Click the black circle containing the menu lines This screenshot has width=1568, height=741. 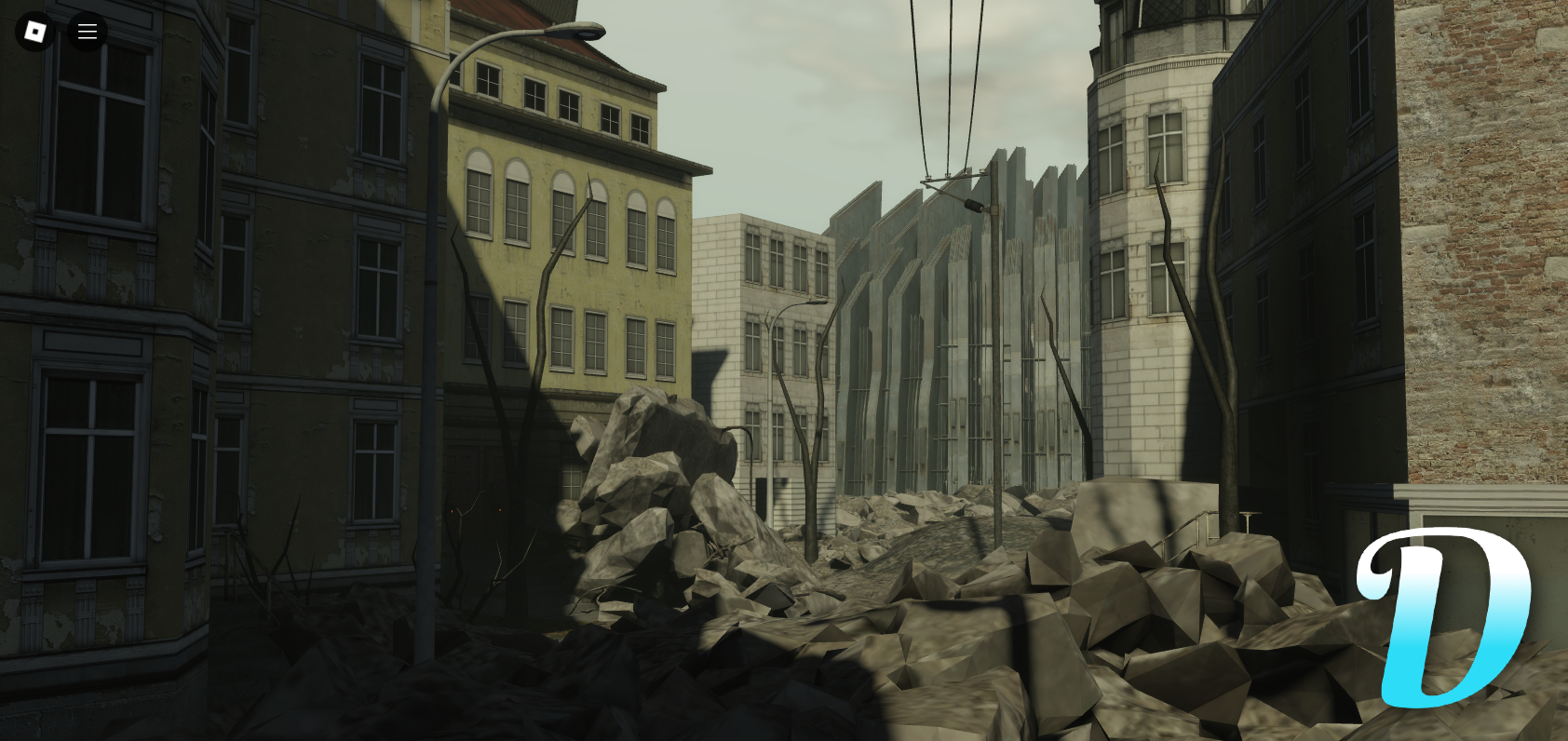tap(87, 31)
